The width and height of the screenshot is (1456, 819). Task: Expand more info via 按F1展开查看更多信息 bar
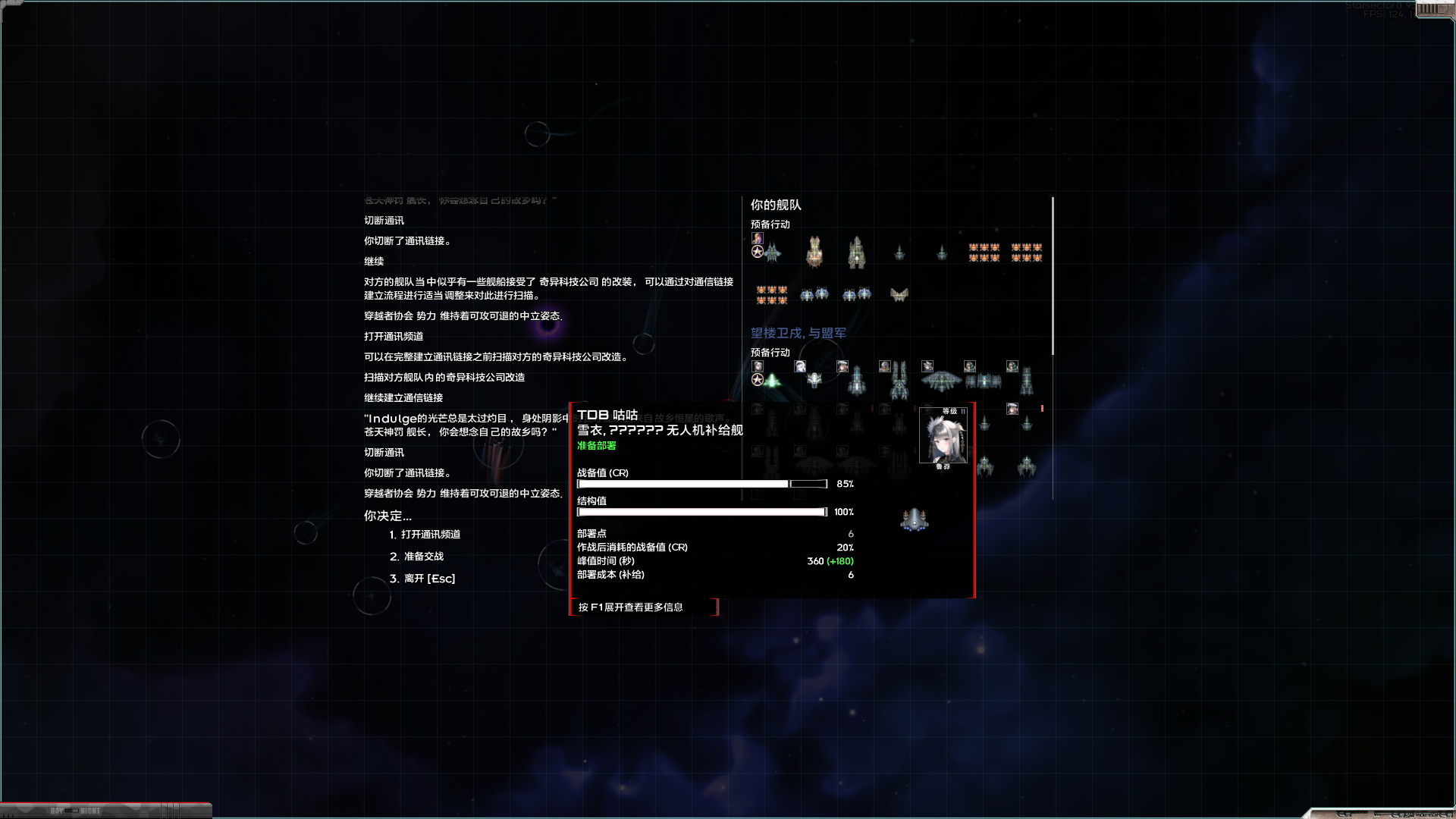[645, 607]
